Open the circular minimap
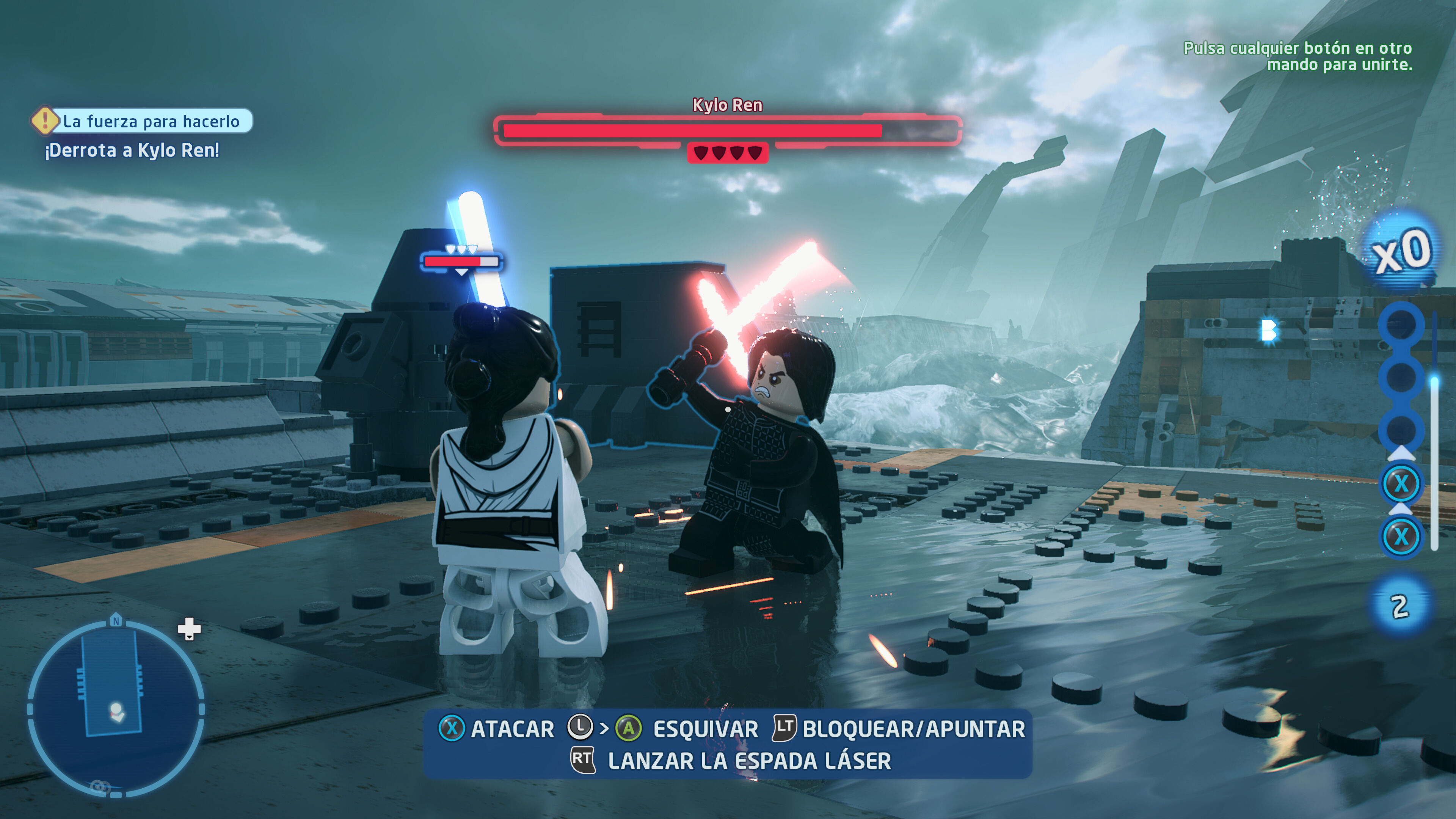The width and height of the screenshot is (1456, 819). pos(116,708)
